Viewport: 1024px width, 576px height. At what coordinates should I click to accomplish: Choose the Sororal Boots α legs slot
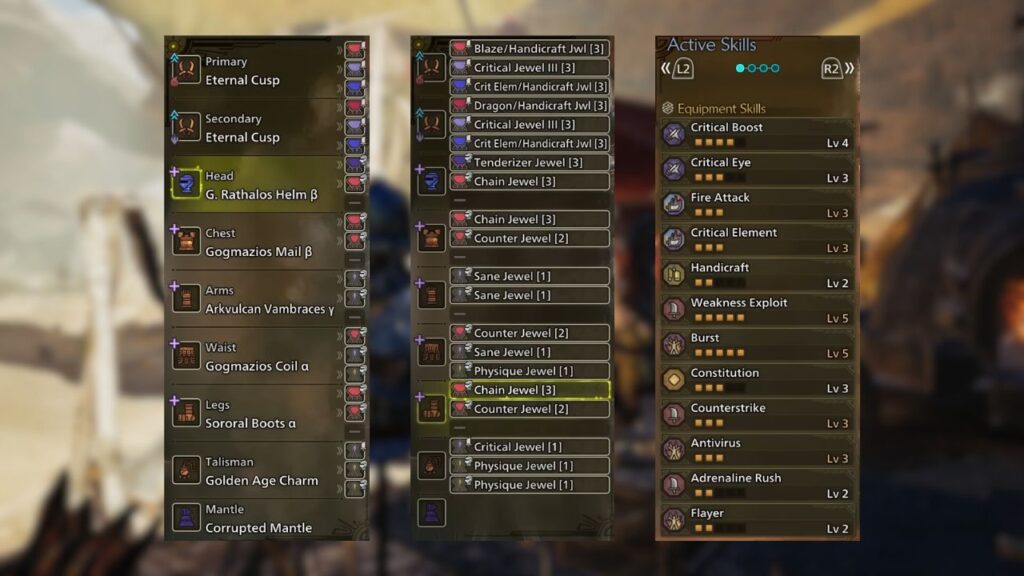[255, 414]
